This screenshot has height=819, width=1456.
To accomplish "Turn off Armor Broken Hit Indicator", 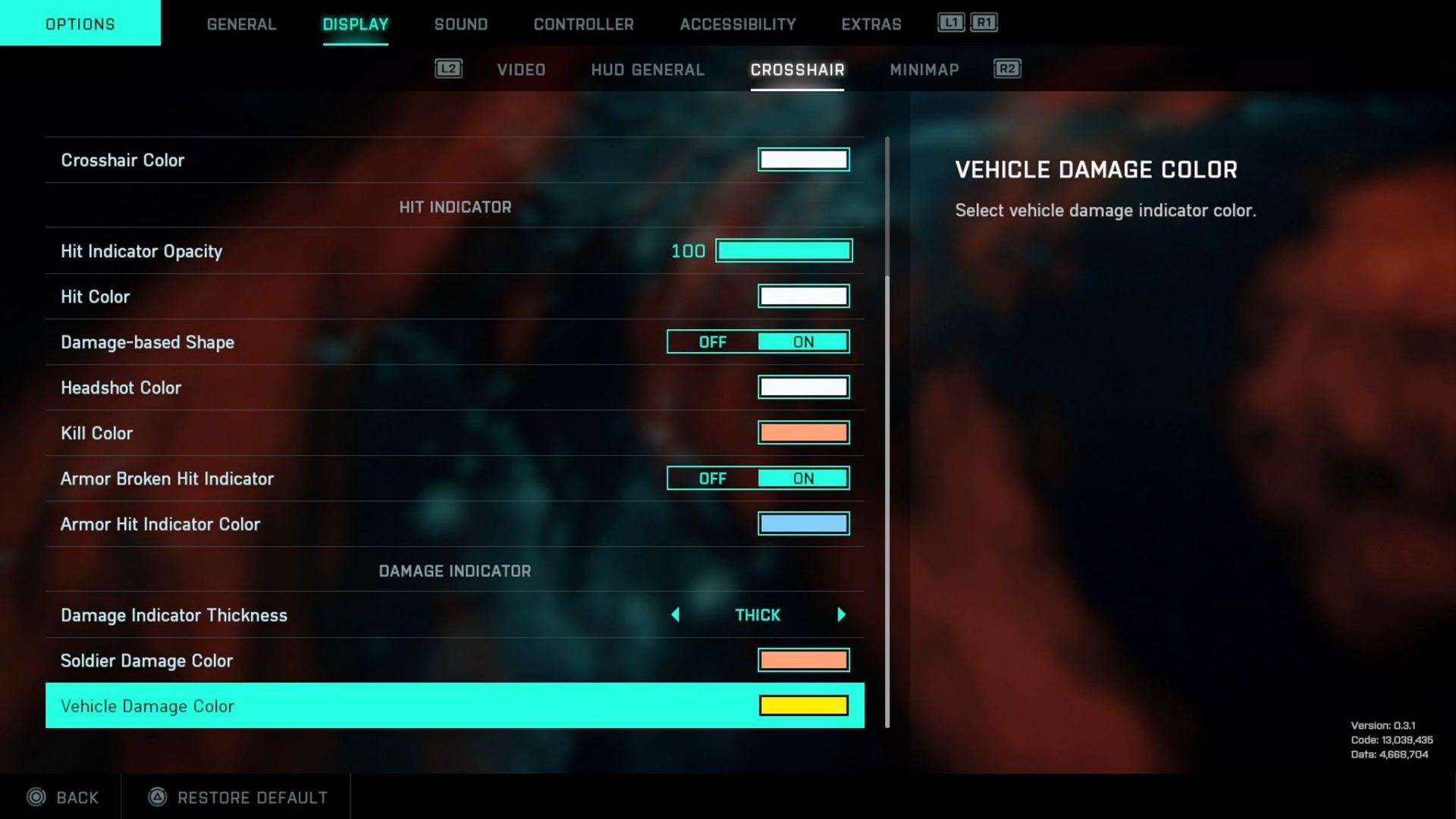I will click(x=711, y=478).
